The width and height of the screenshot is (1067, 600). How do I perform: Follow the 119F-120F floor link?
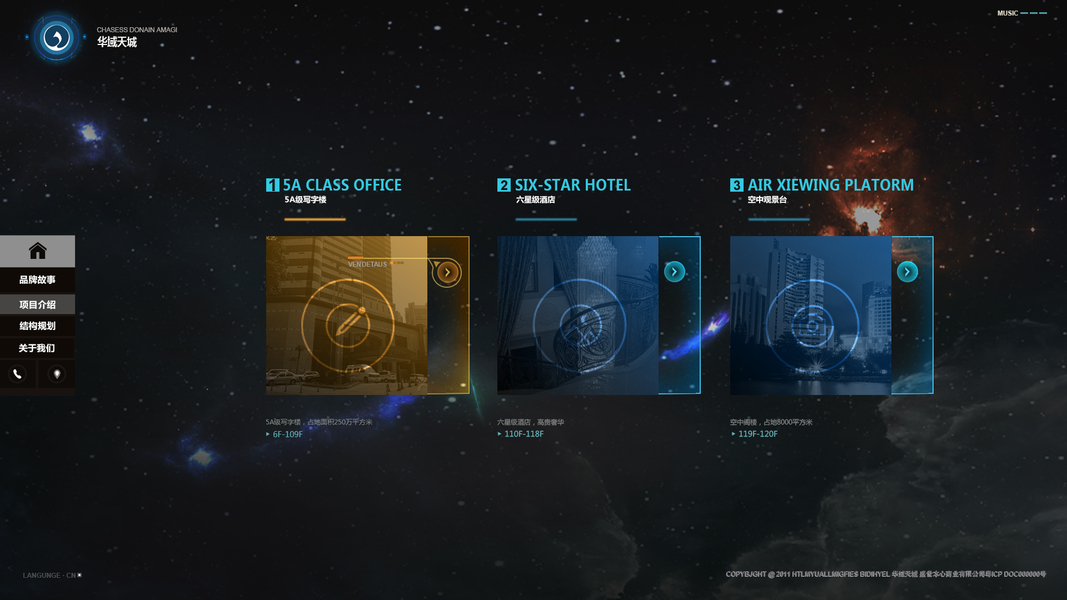(757, 434)
